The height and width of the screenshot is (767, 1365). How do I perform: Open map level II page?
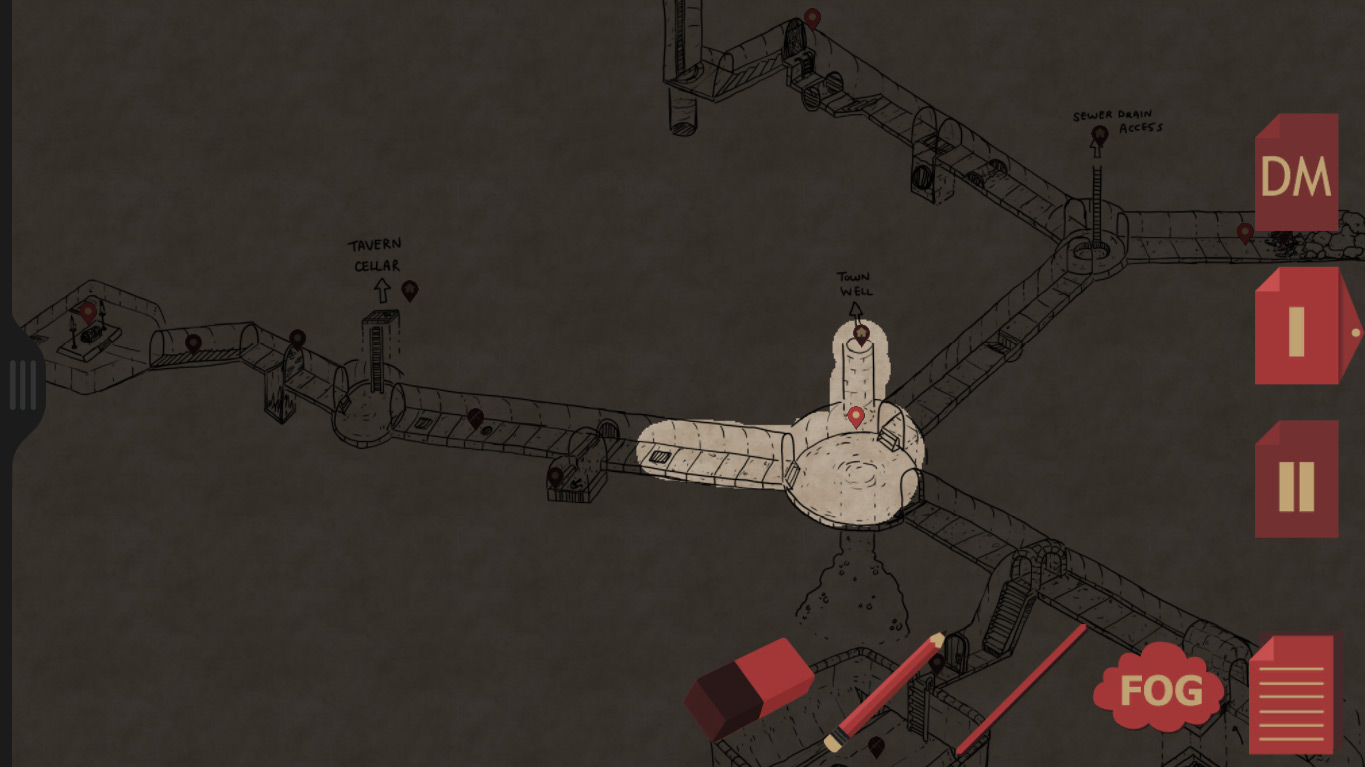[x=1296, y=477]
